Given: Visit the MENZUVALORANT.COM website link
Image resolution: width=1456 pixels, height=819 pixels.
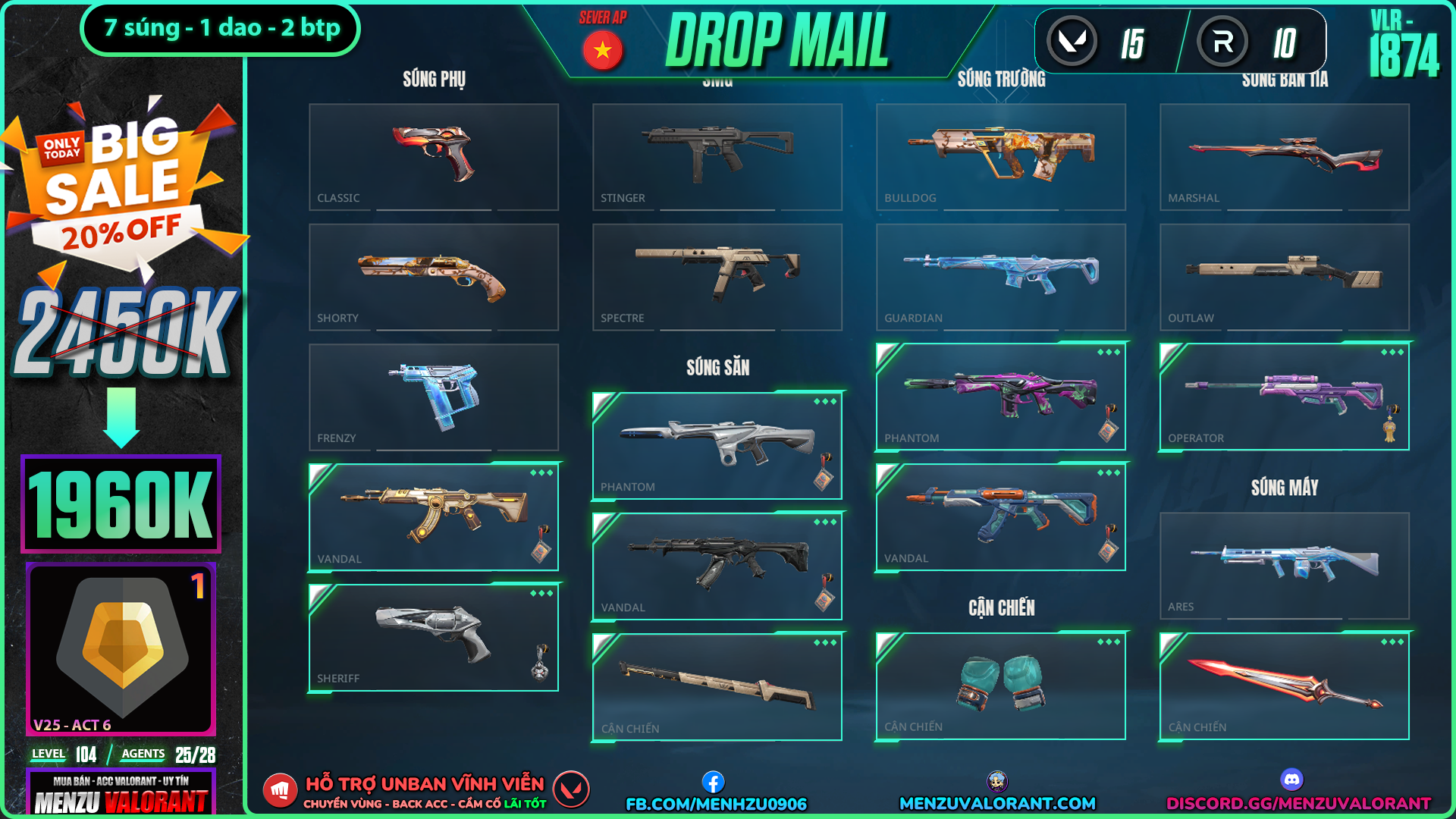Looking at the screenshot, I should pos(996,803).
